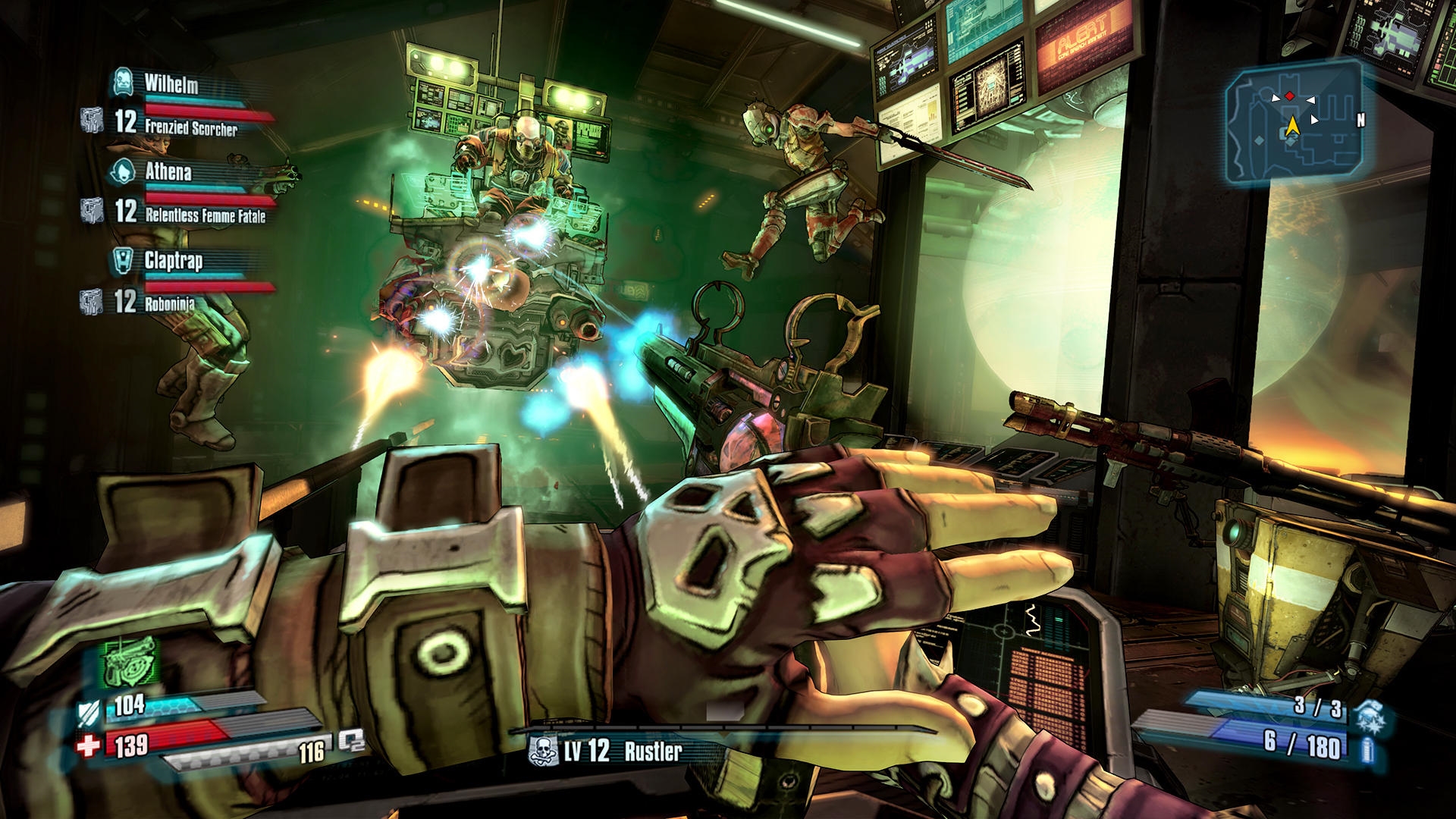1456x819 pixels.
Task: Click the N compass marker on minimap
Action: point(1361,119)
